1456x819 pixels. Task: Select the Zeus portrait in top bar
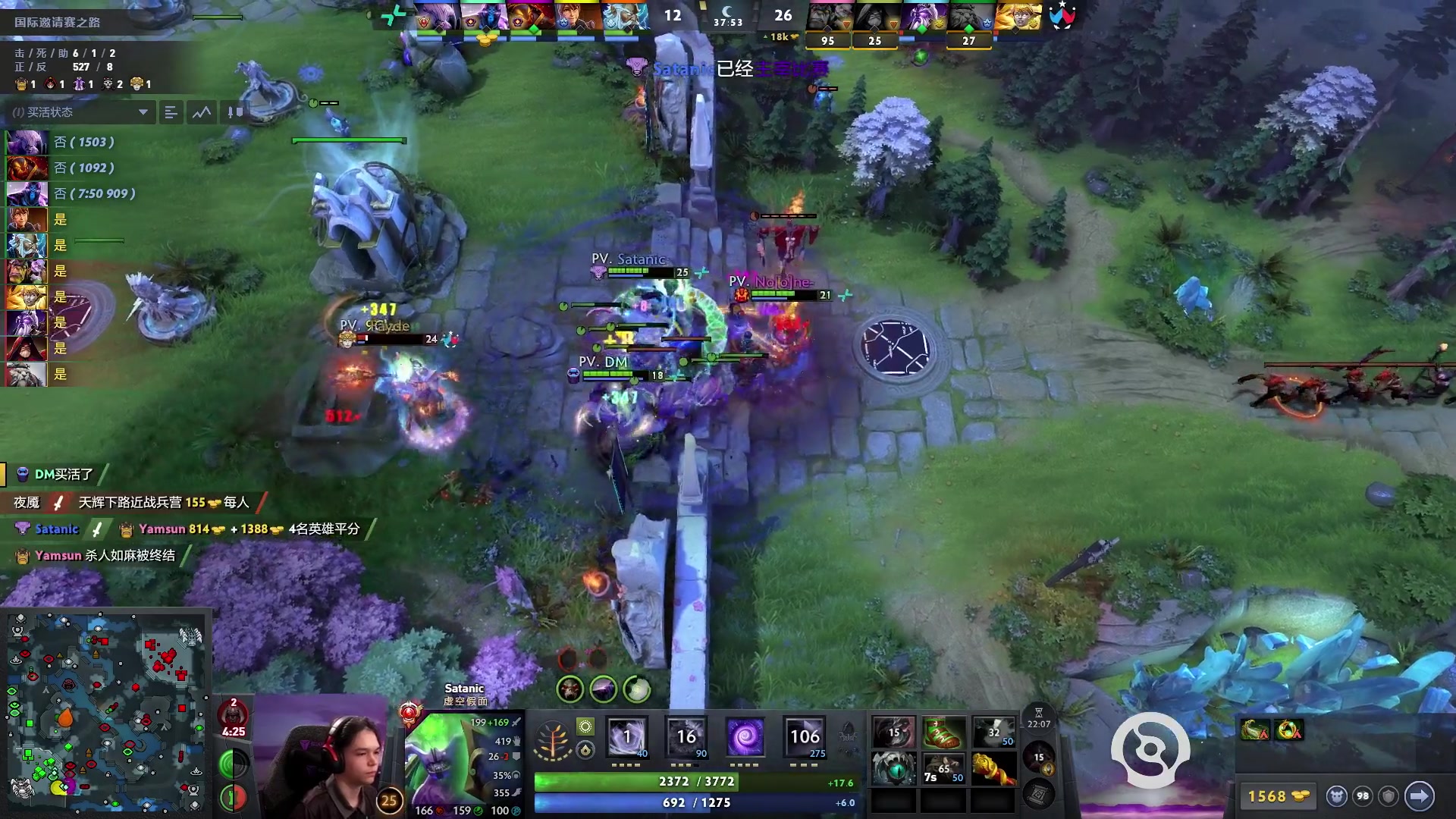[626, 17]
